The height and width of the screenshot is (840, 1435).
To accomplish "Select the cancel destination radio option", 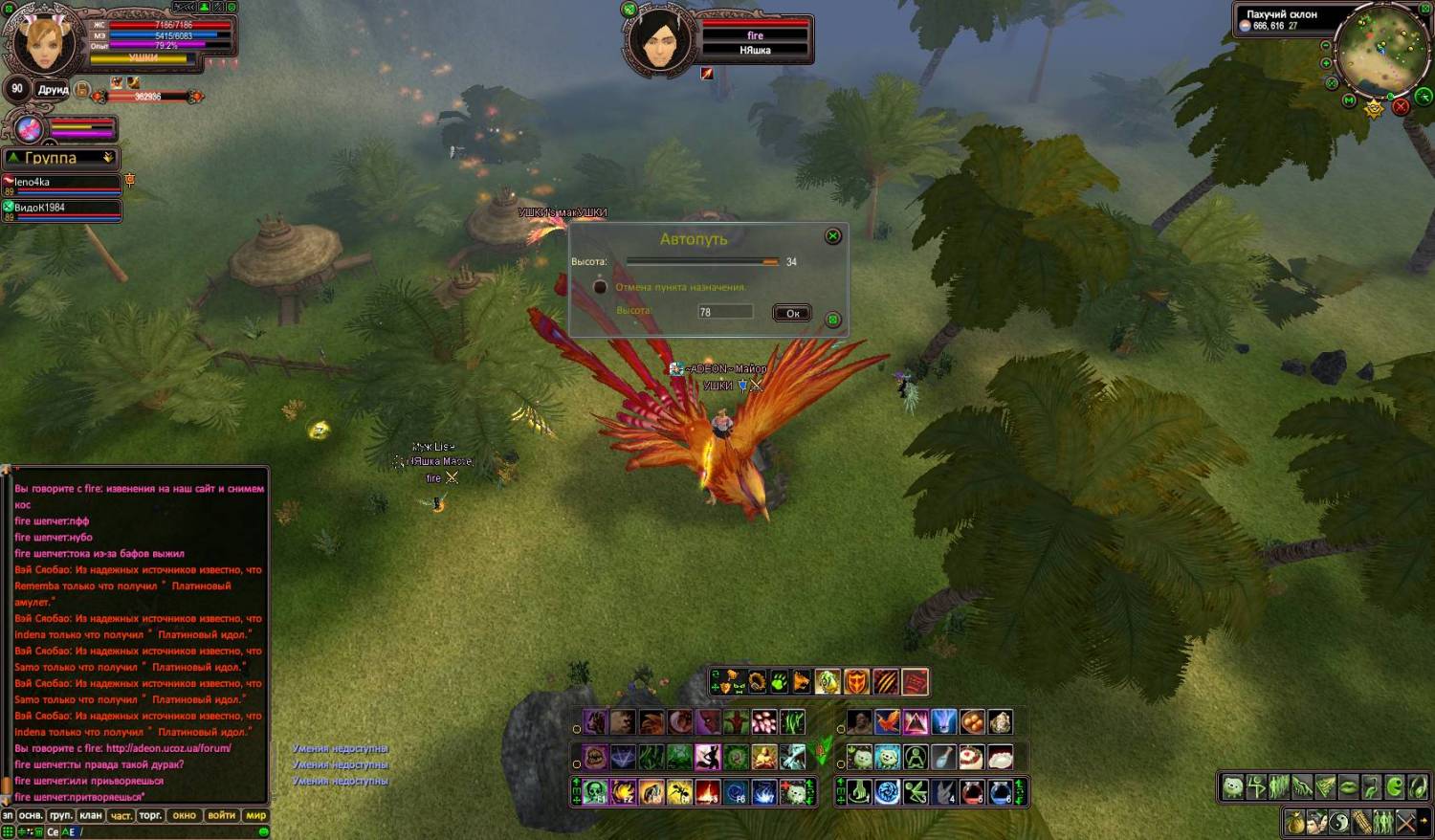I will (x=601, y=287).
